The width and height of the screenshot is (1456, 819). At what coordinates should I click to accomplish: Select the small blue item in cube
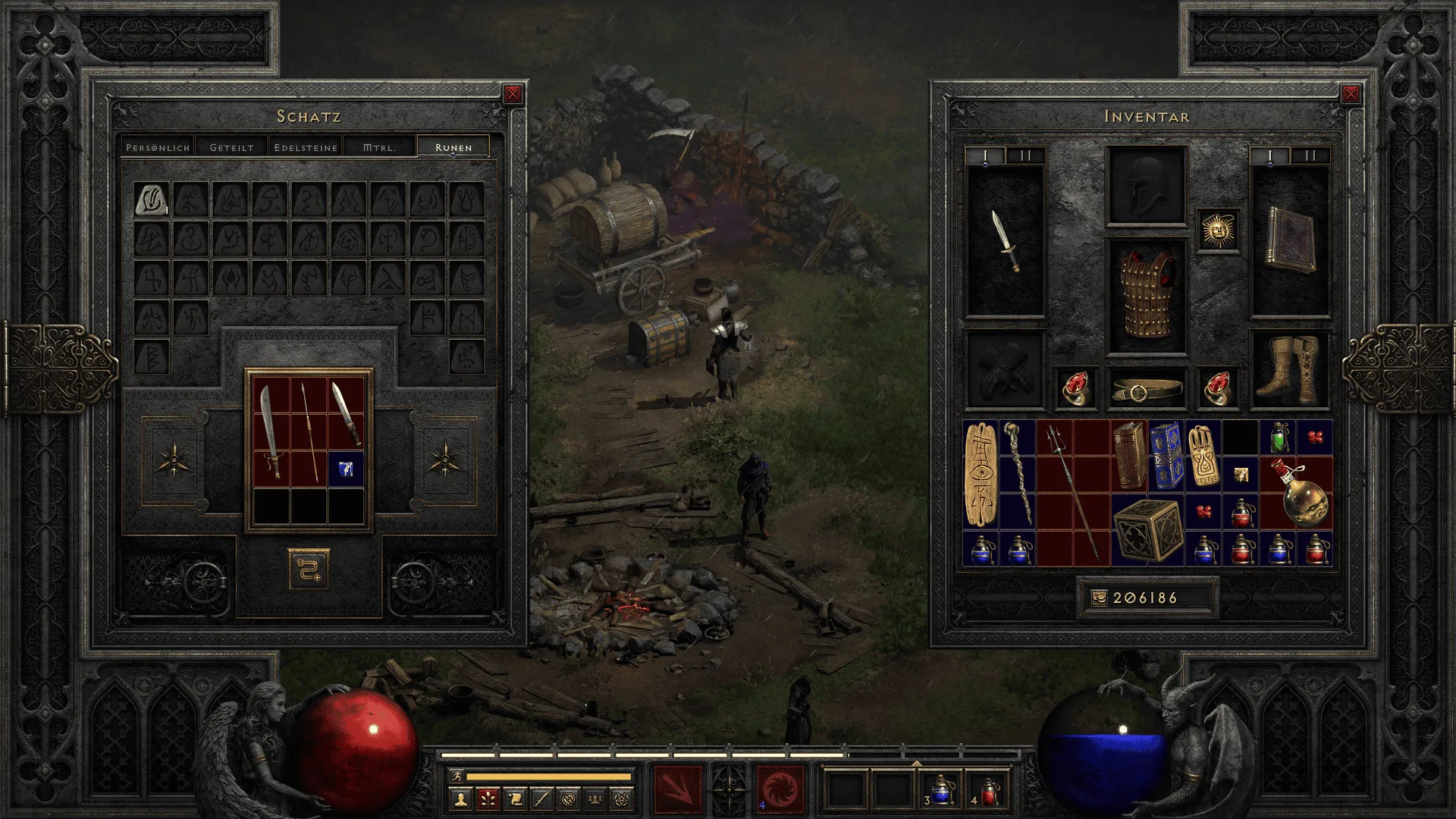346,469
